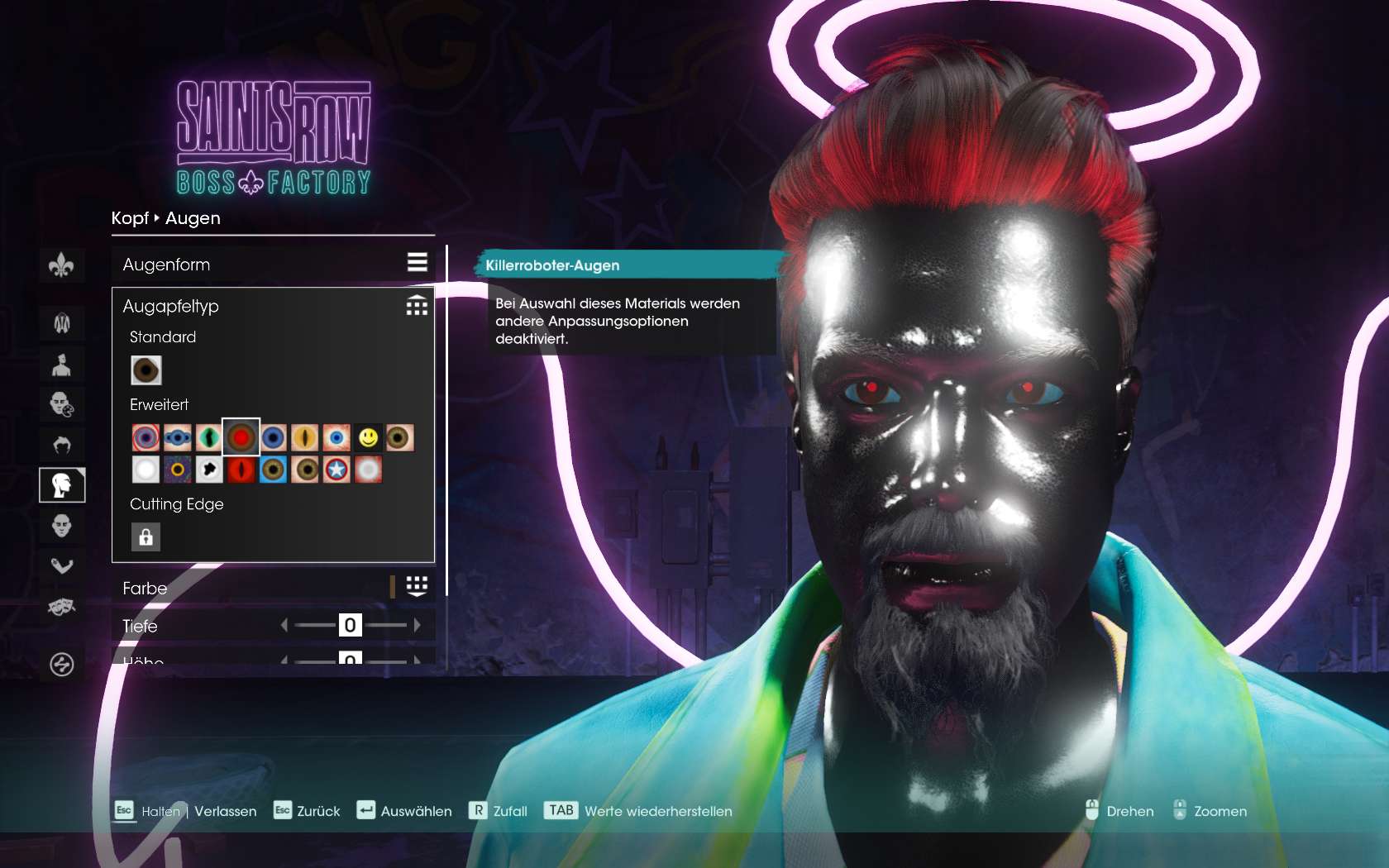The height and width of the screenshot is (868, 1389).
Task: Select the red slit-pupil eyeball
Action: point(241,470)
